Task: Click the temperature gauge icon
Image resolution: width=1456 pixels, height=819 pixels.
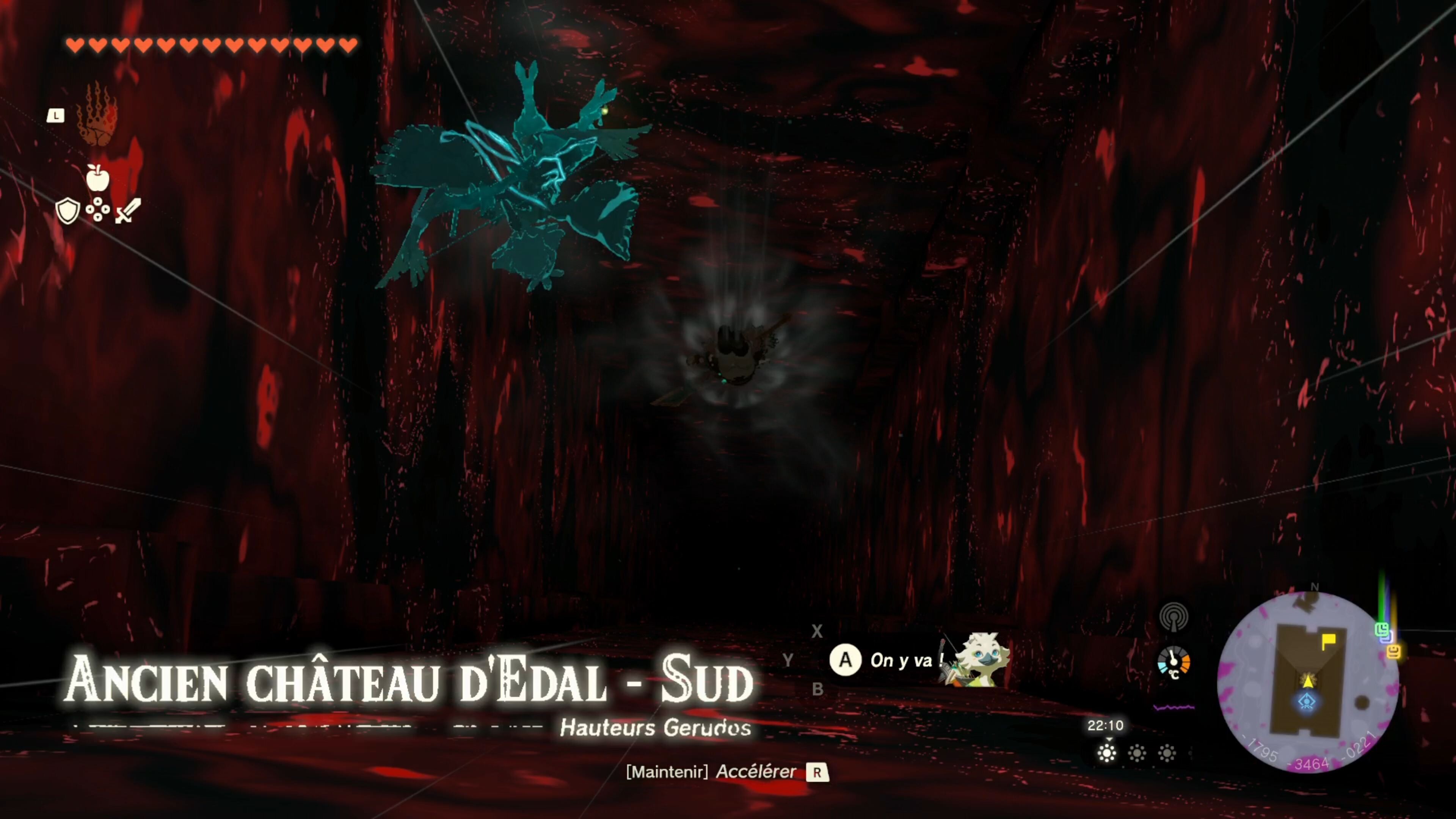Action: pos(1174,662)
